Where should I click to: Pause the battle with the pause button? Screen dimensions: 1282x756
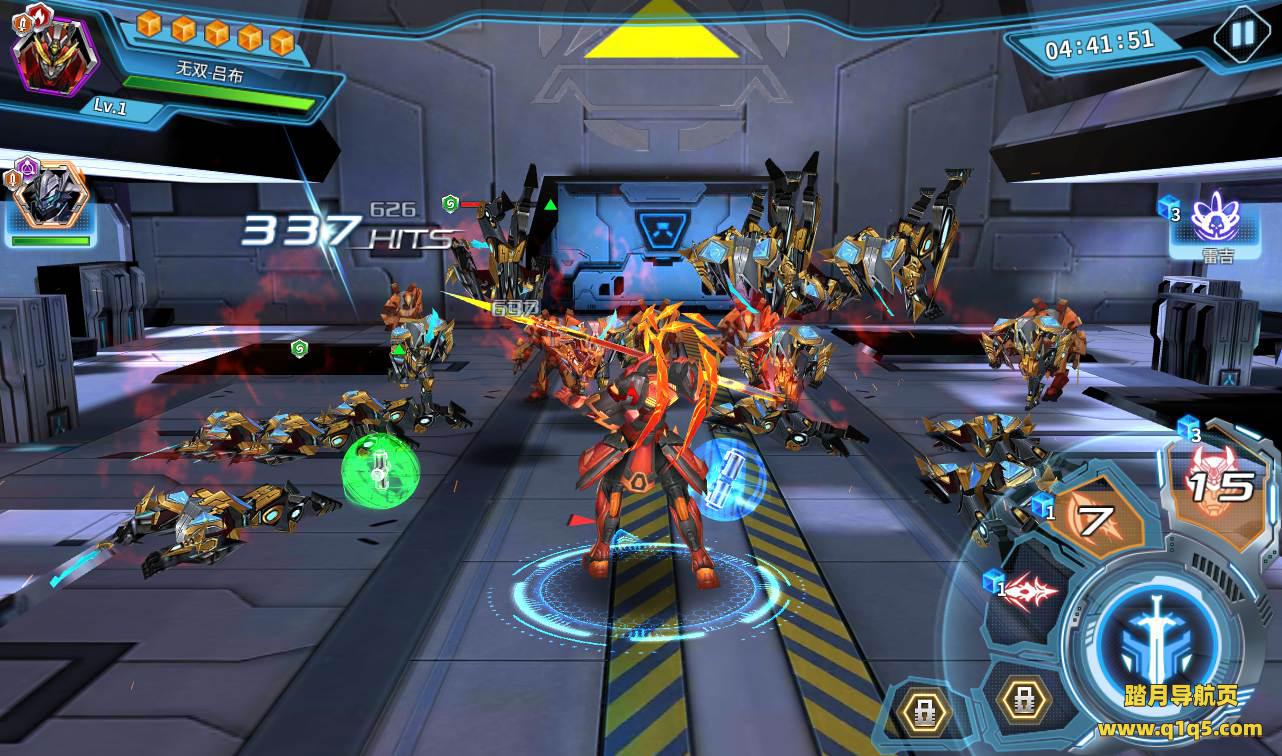(x=1241, y=34)
